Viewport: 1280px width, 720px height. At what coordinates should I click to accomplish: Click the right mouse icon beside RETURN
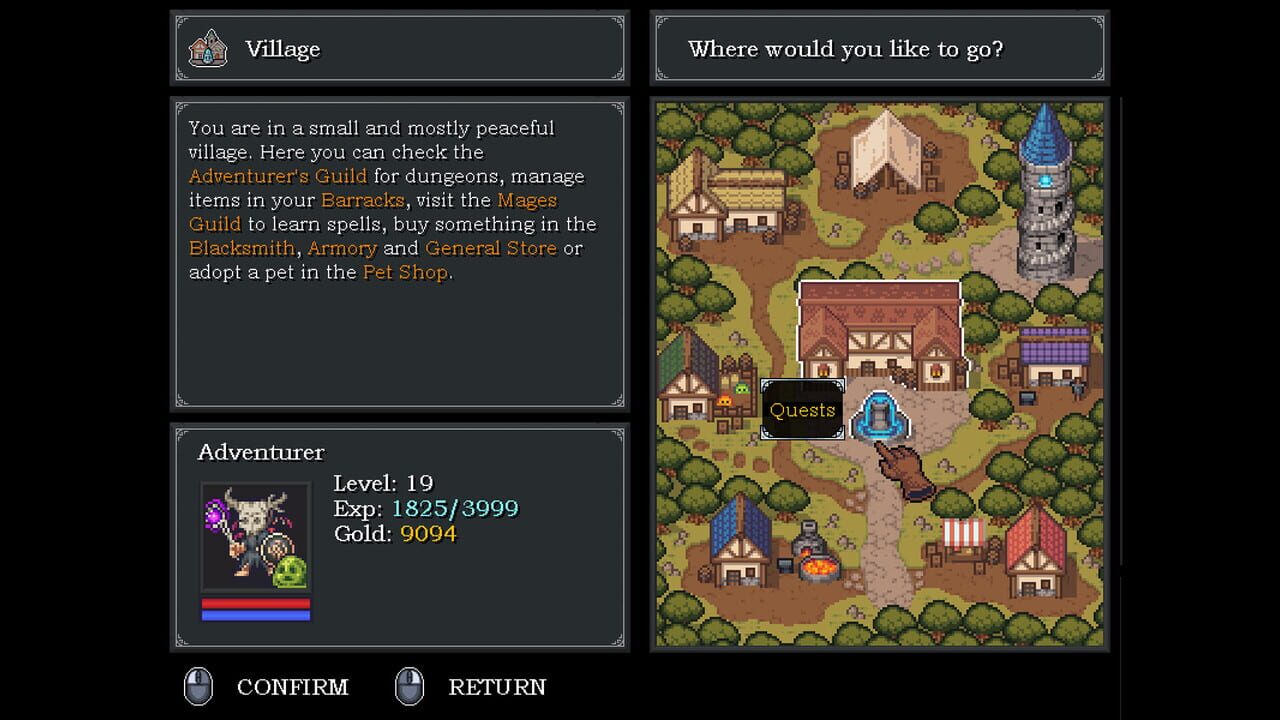click(410, 687)
